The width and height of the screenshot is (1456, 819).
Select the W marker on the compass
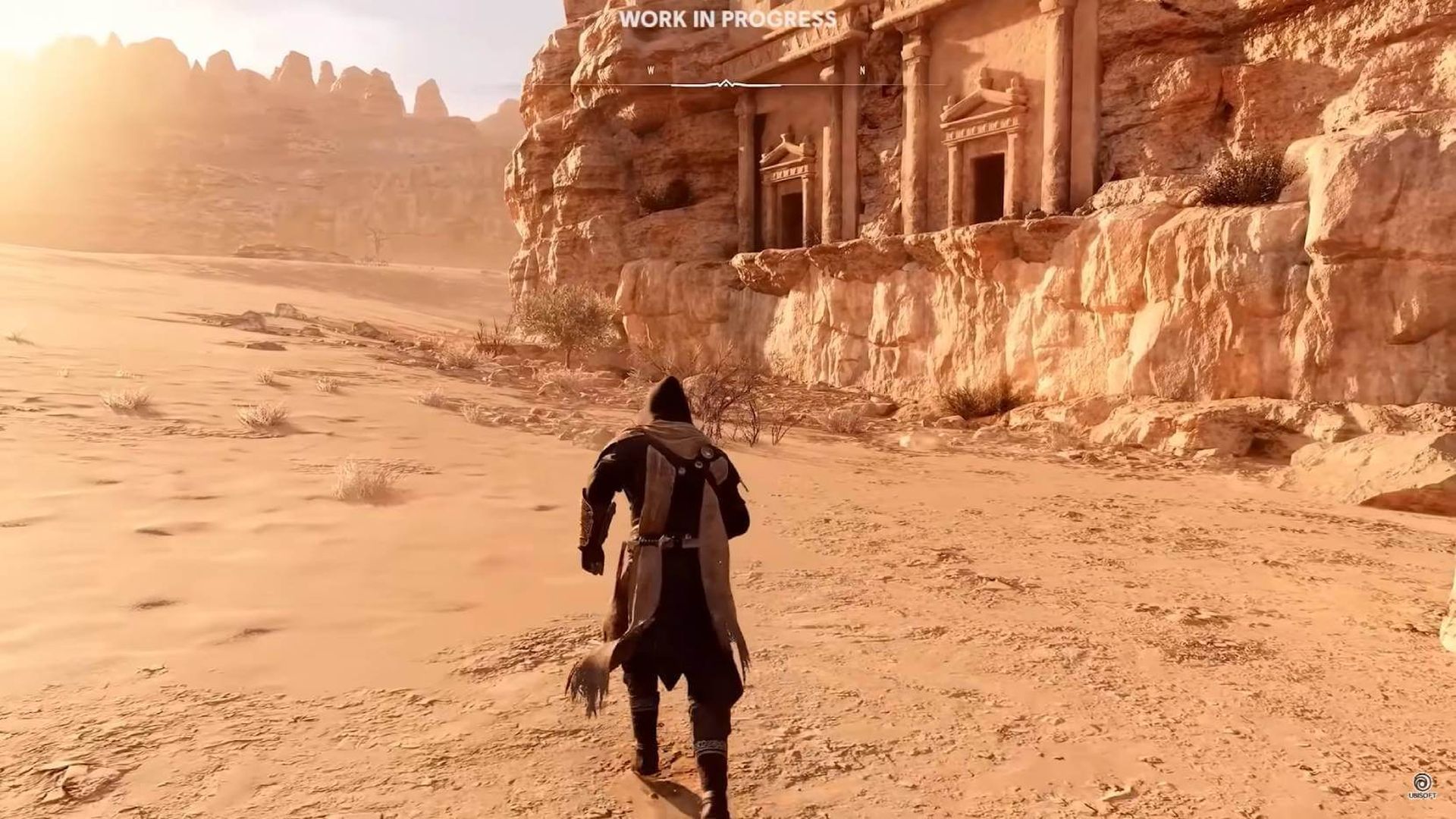[x=650, y=68]
